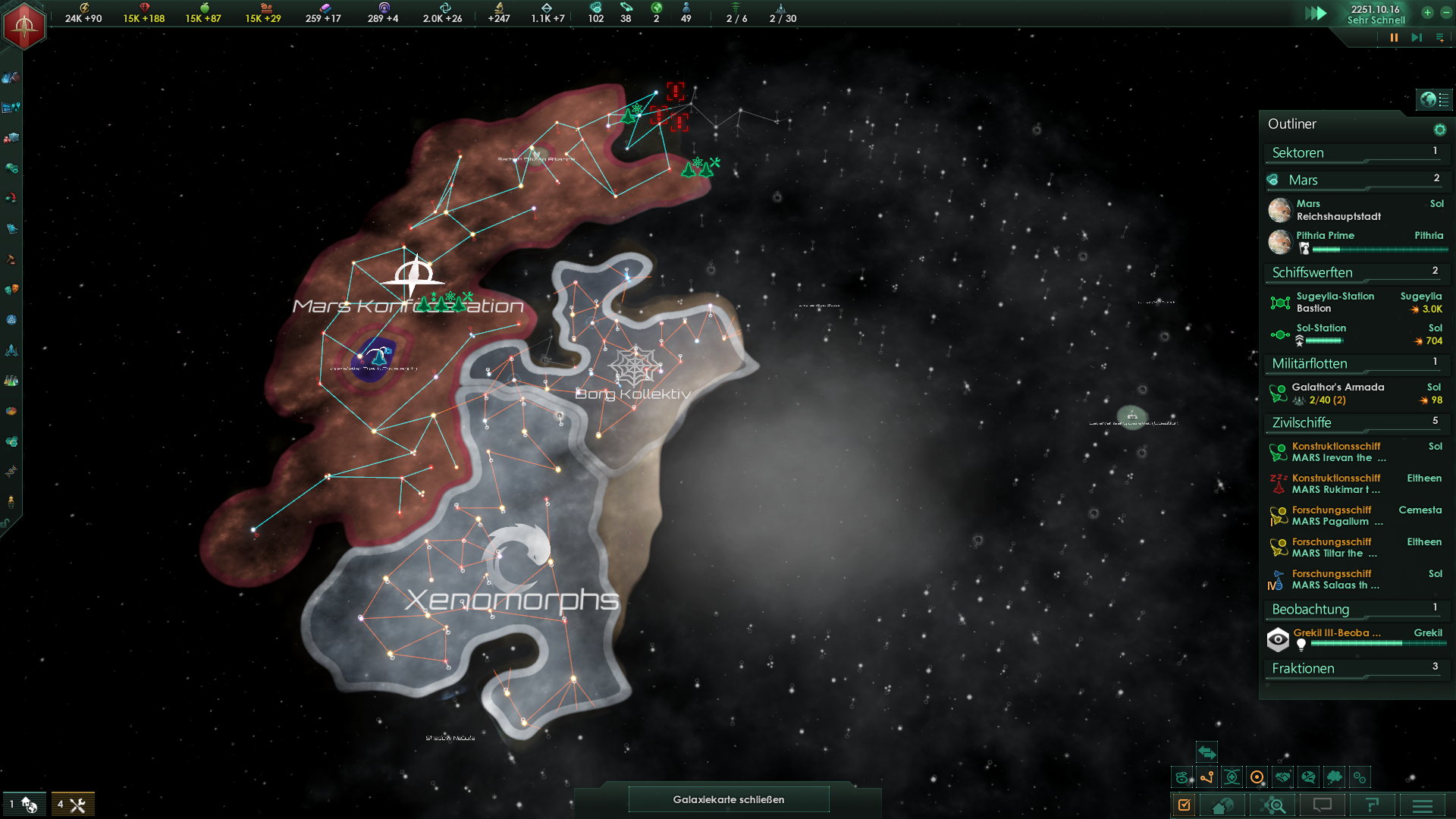Screen dimensions: 1456x819
Task: Expand the Fraktionen section
Action: [x=1354, y=669]
